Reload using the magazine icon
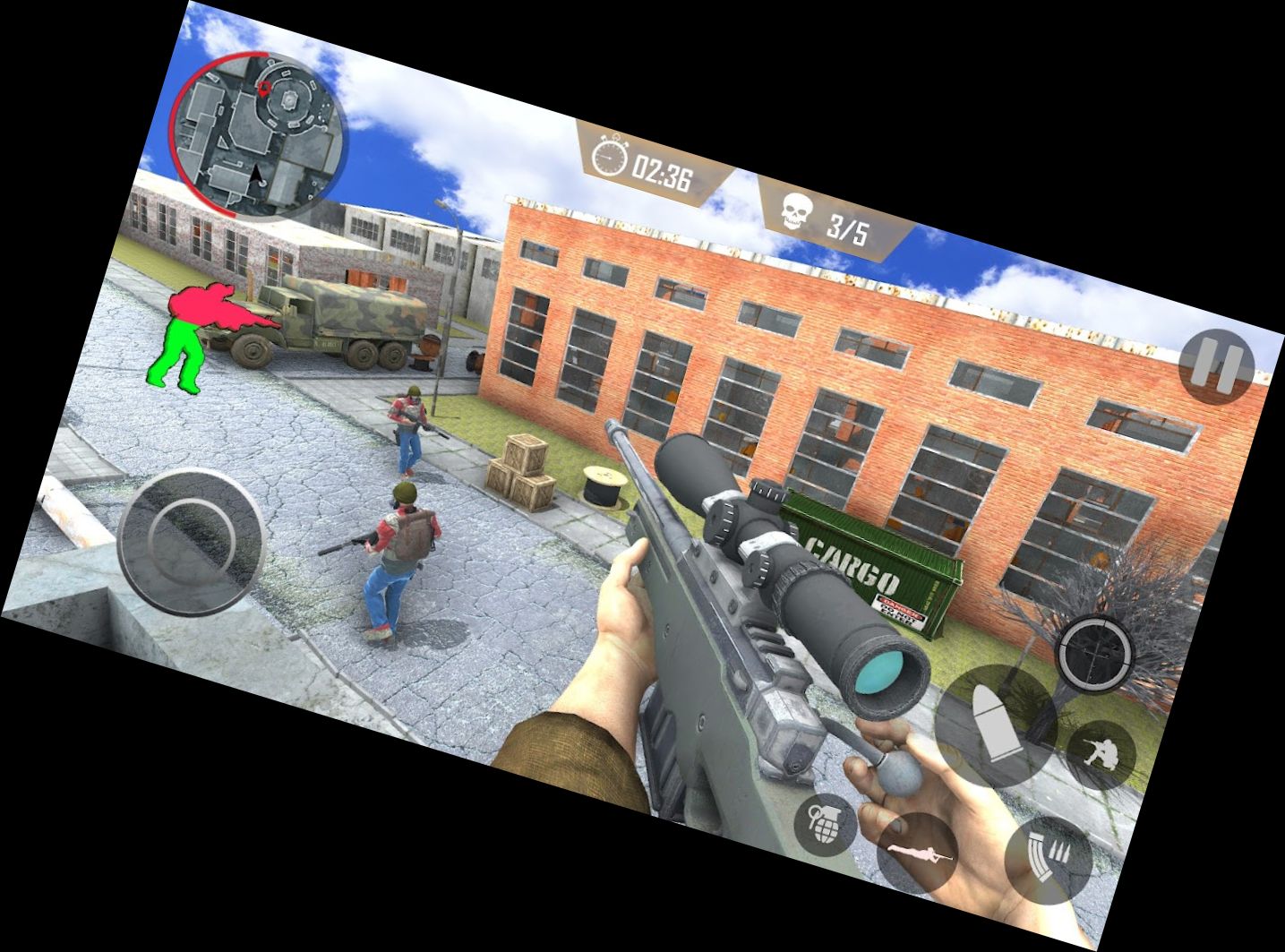Screen dimensions: 1285x952 (1049, 857)
